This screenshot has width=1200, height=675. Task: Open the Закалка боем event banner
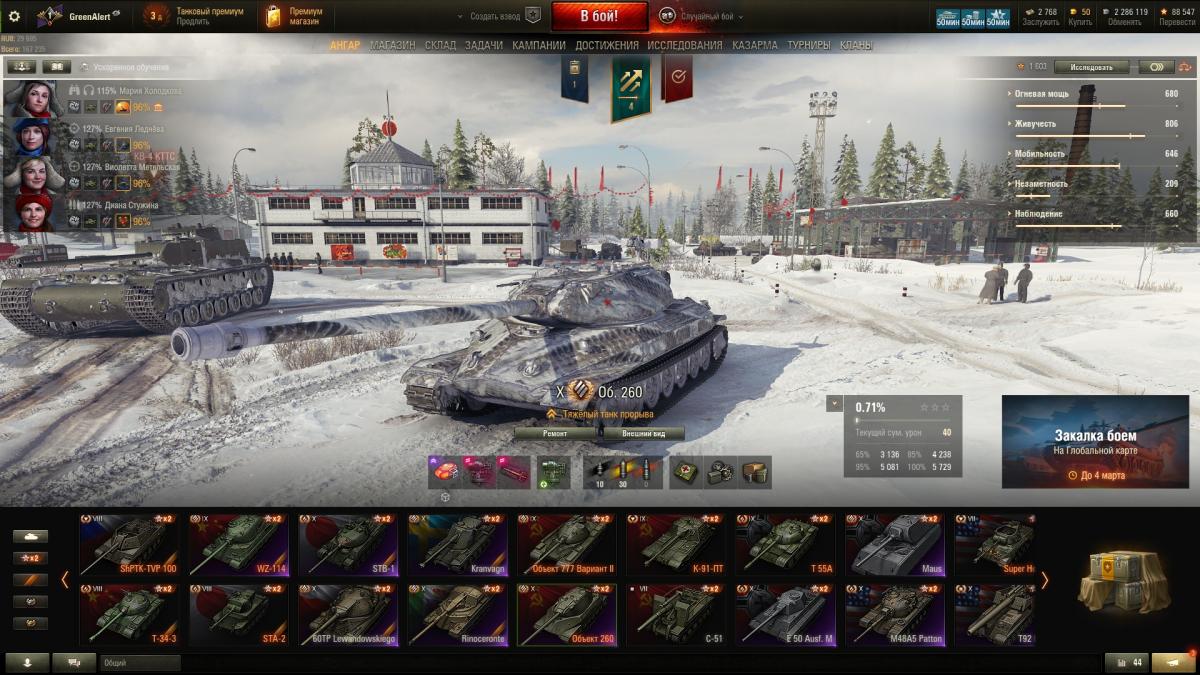(x=1094, y=441)
